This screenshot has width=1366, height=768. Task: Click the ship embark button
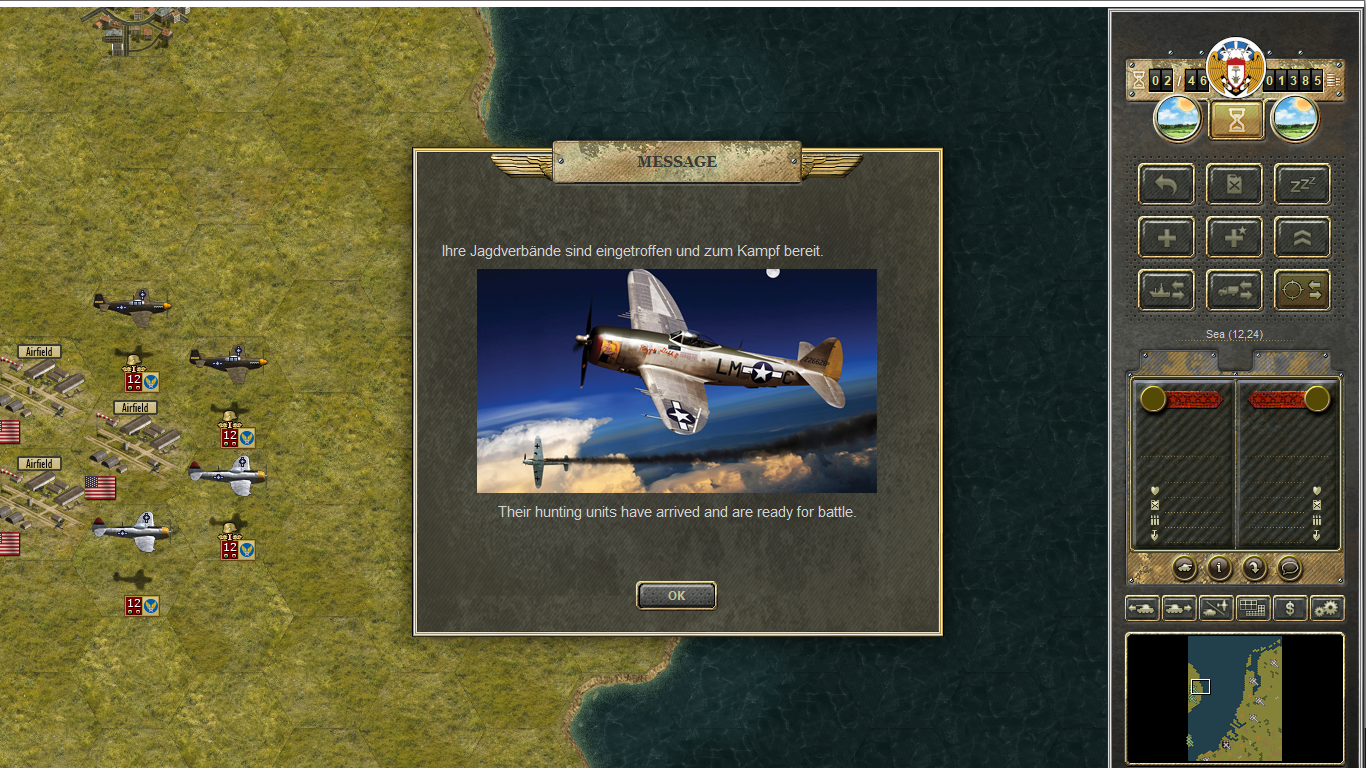pyautogui.click(x=1166, y=290)
